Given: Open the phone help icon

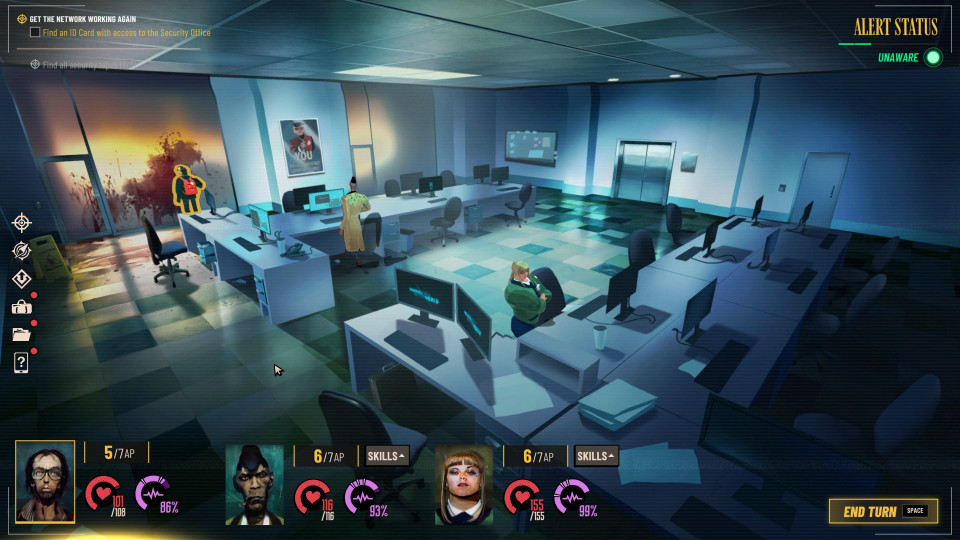Looking at the screenshot, I should pos(21,362).
